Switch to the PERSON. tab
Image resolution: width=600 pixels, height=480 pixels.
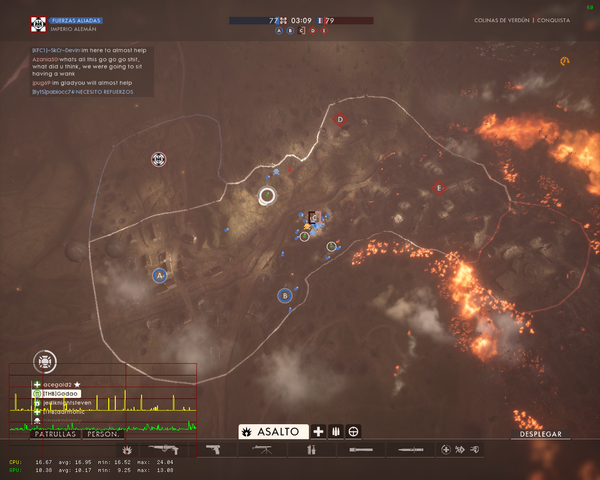[x=104, y=435]
